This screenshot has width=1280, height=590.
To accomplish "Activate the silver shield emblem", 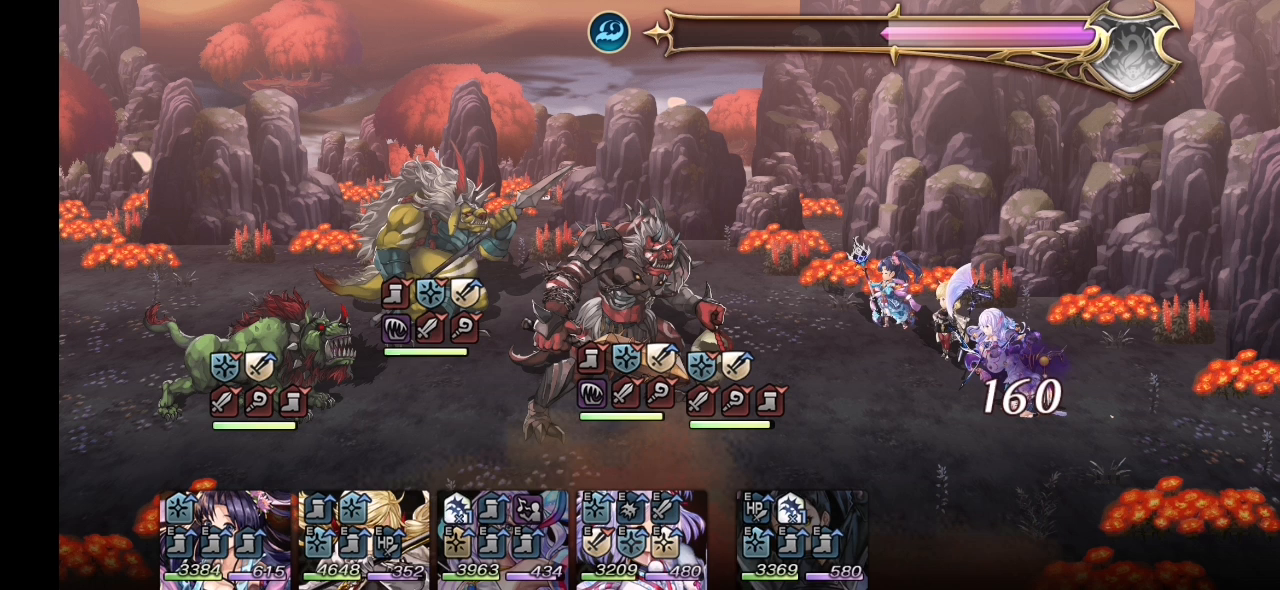I will 1133,52.
